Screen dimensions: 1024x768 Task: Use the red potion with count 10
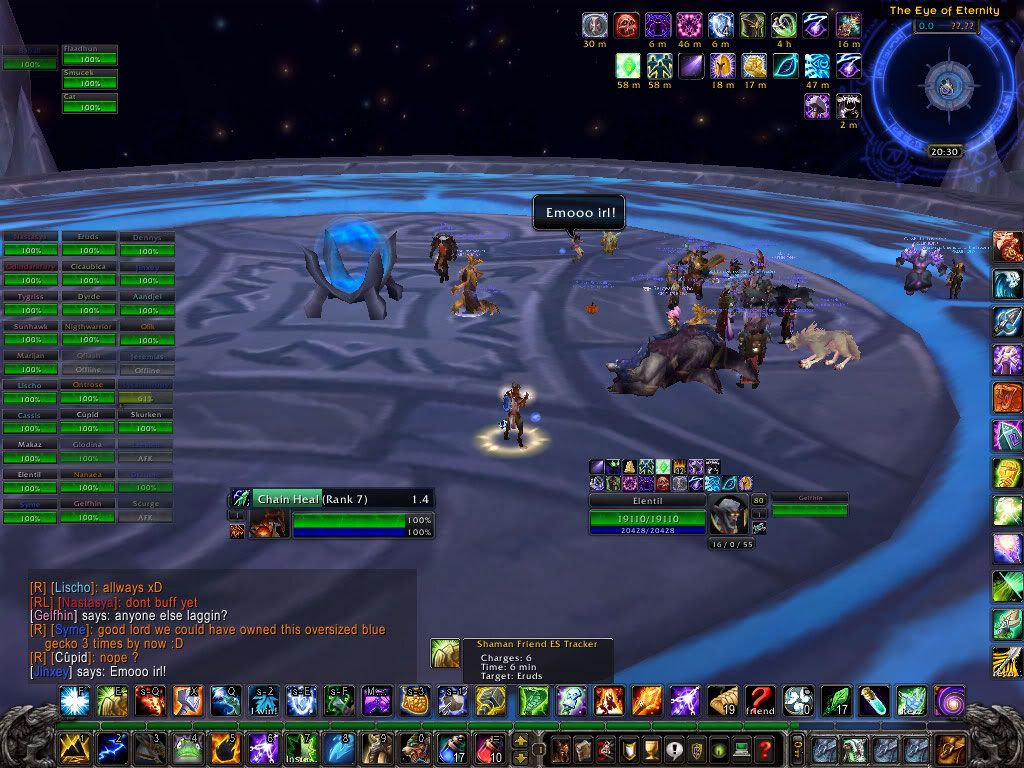click(x=489, y=747)
